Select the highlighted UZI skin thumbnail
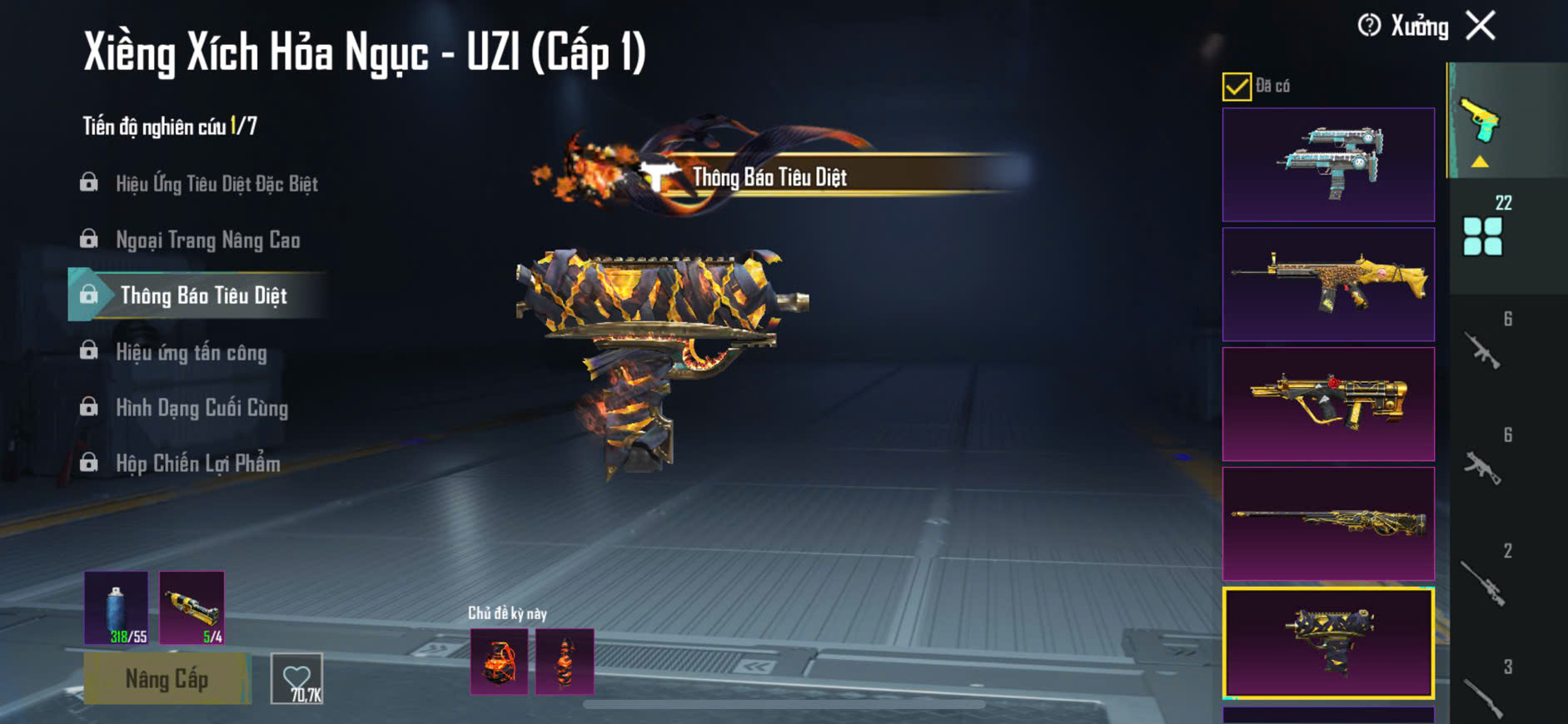This screenshot has width=1568, height=724. (x=1328, y=643)
